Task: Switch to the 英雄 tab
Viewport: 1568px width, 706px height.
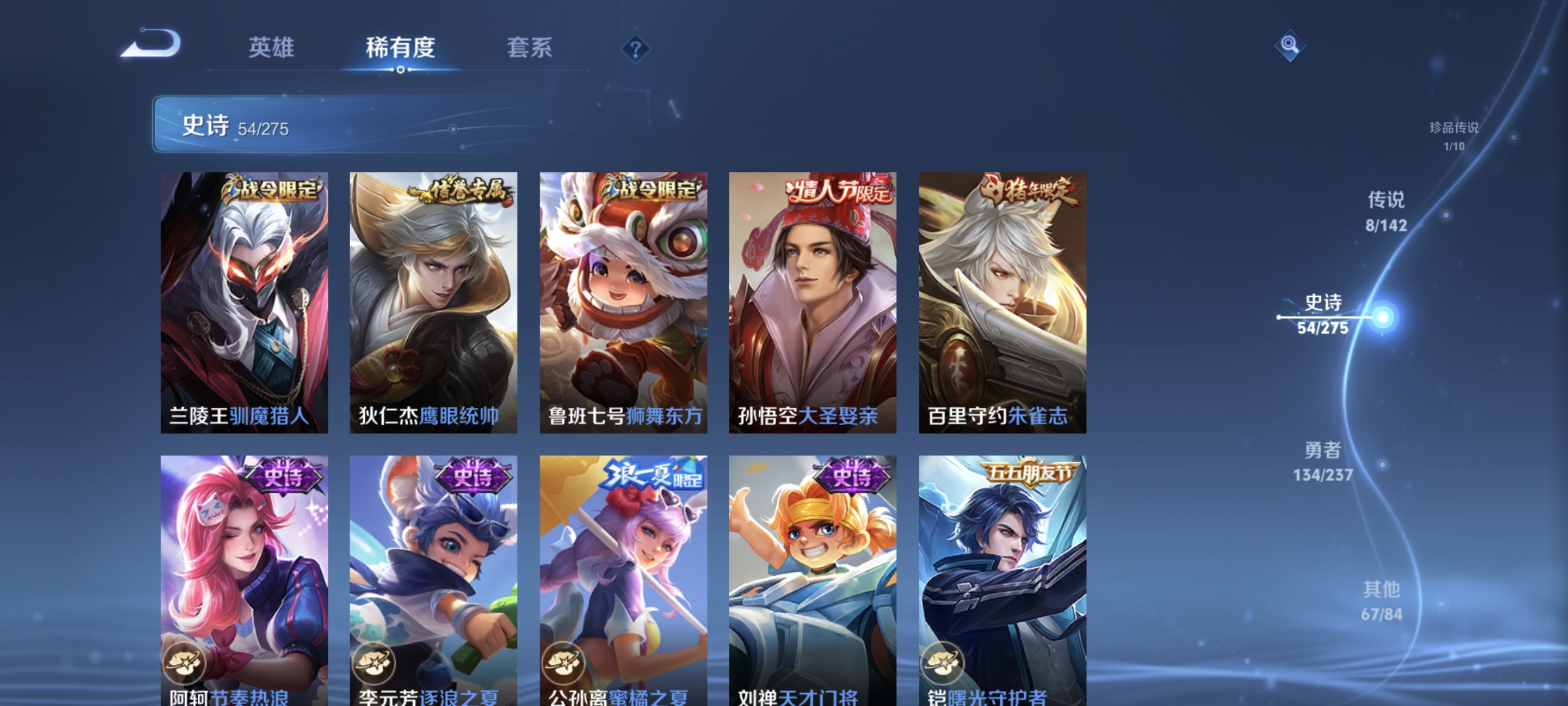Action: [x=272, y=47]
